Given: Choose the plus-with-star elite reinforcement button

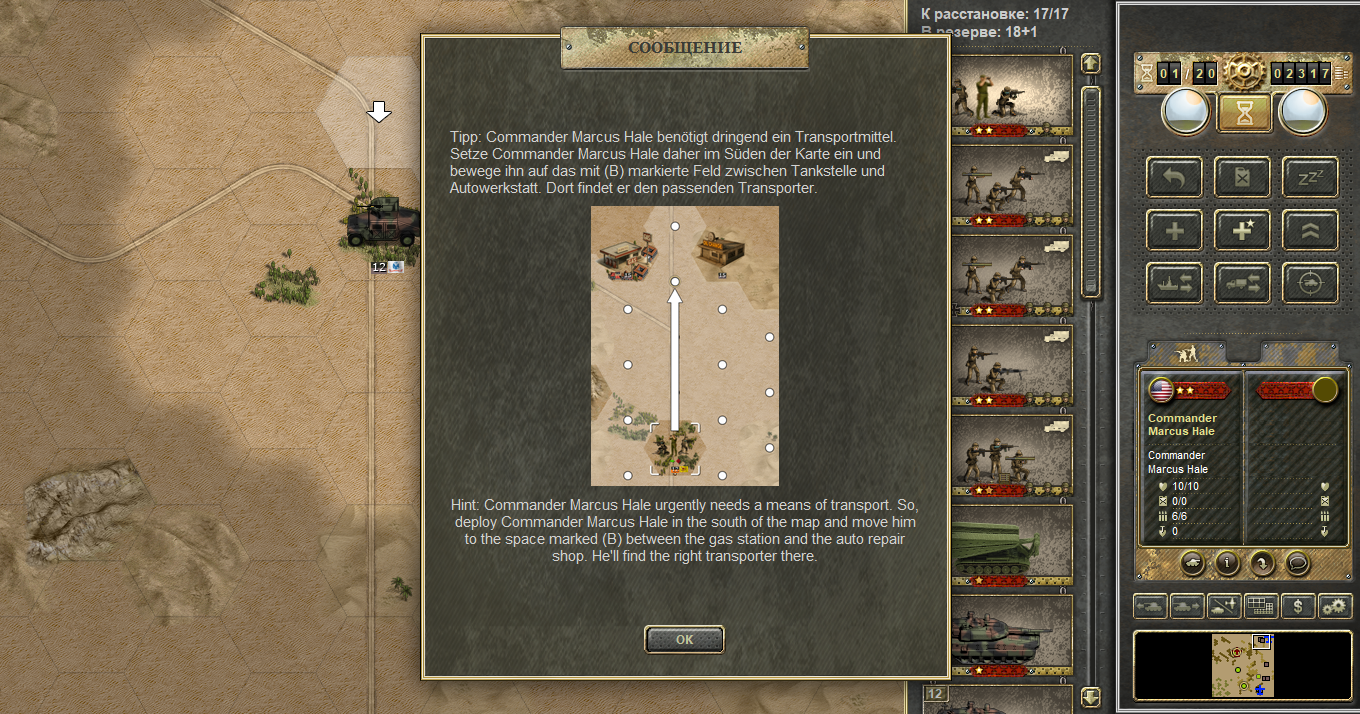Looking at the screenshot, I should point(1242,231).
